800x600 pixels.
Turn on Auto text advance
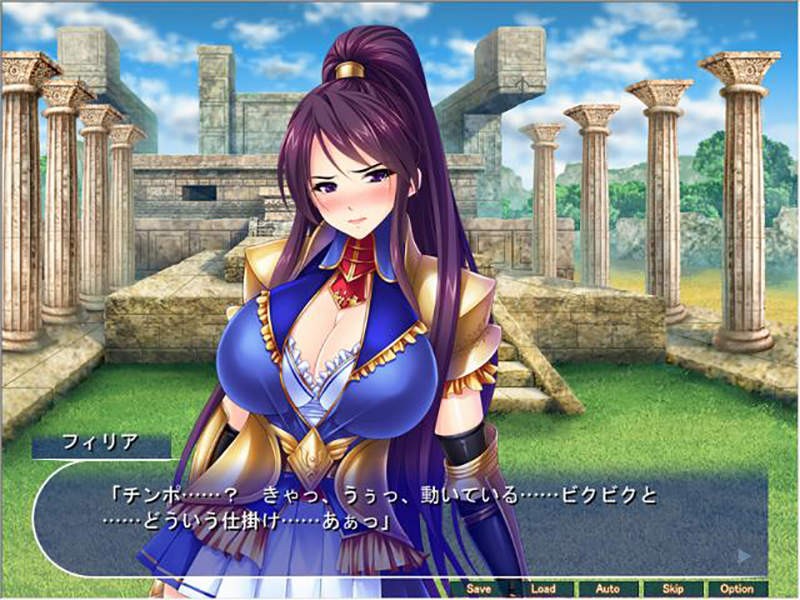[x=607, y=589]
